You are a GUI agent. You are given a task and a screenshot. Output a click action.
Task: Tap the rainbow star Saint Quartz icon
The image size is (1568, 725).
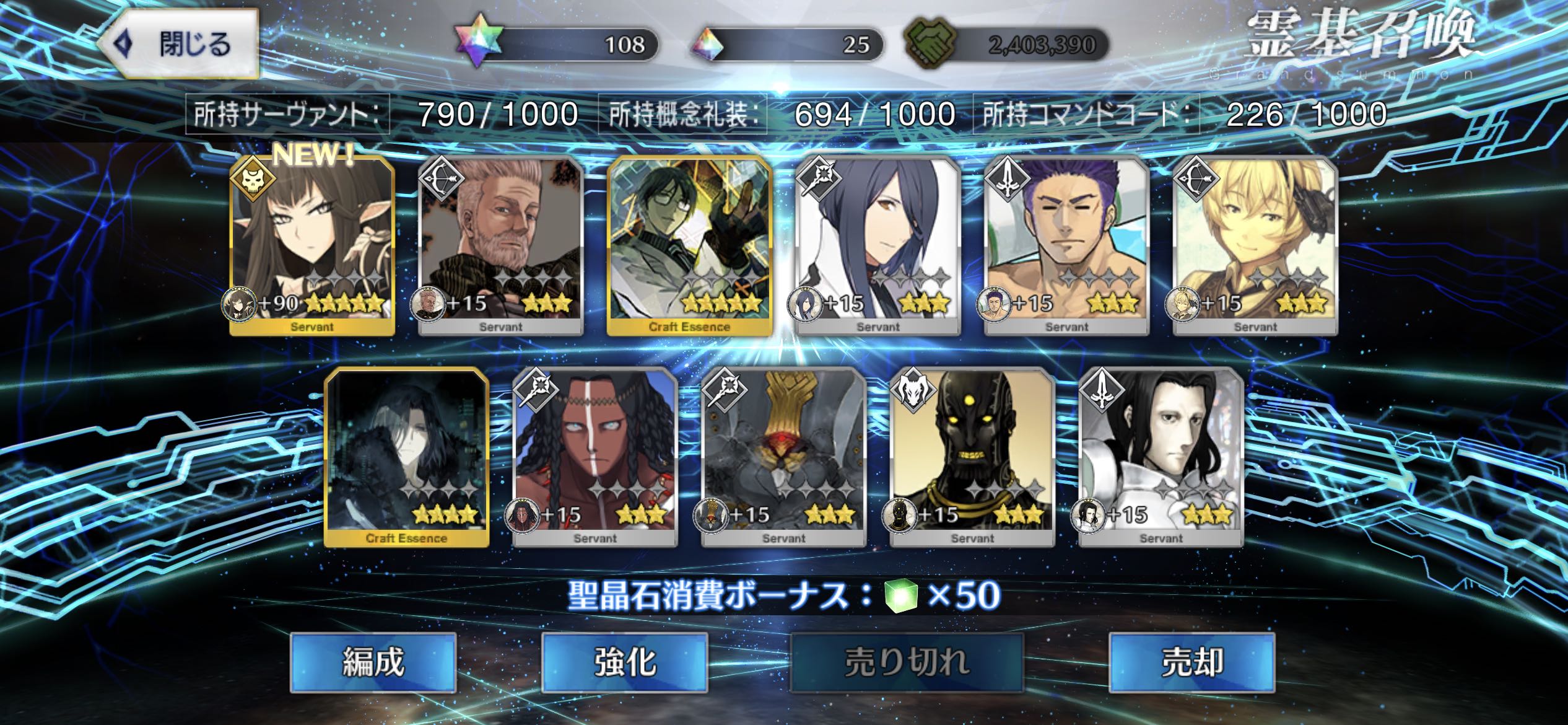pos(478,45)
